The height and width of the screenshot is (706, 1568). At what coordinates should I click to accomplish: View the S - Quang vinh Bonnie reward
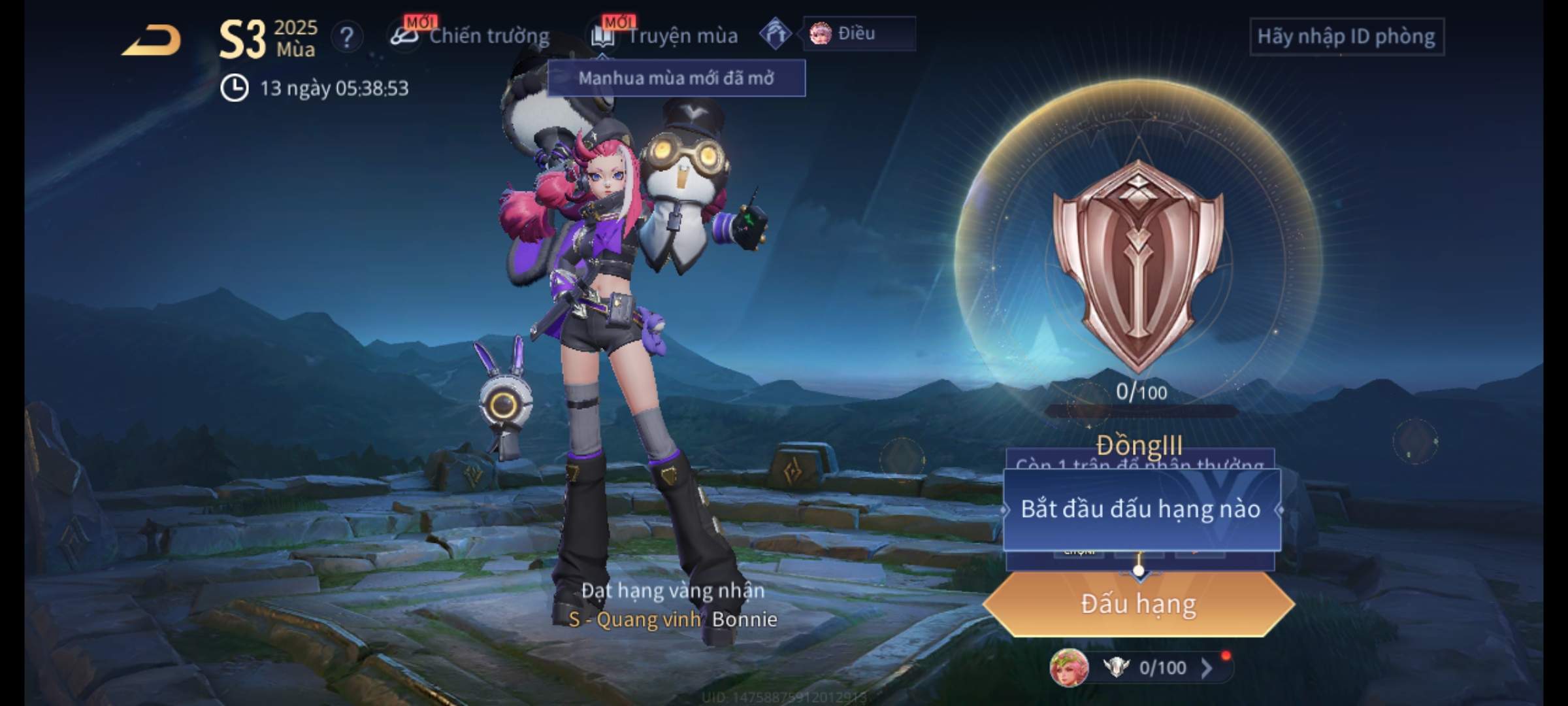(673, 618)
